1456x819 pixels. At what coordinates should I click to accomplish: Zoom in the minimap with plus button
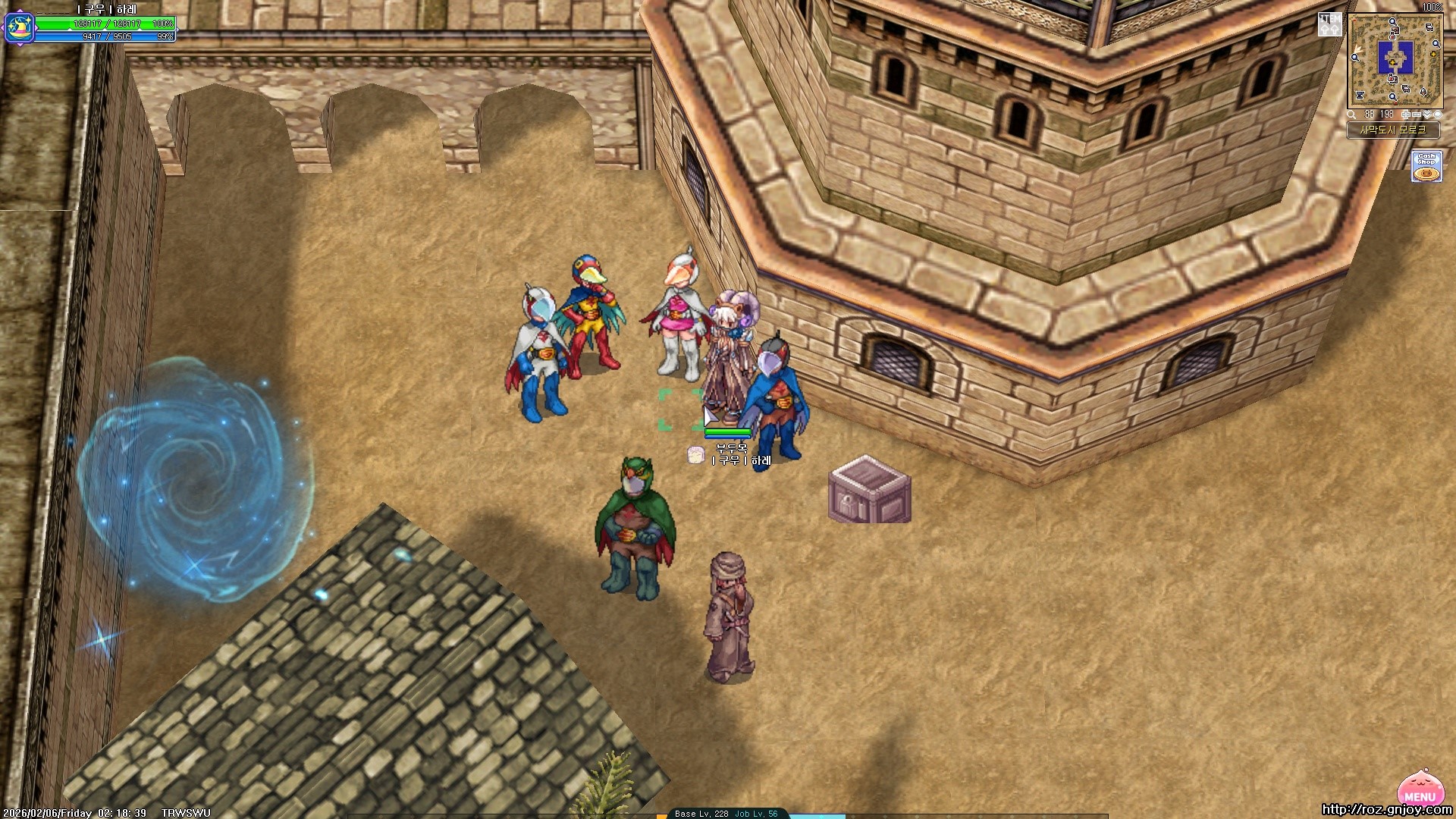click(1405, 115)
